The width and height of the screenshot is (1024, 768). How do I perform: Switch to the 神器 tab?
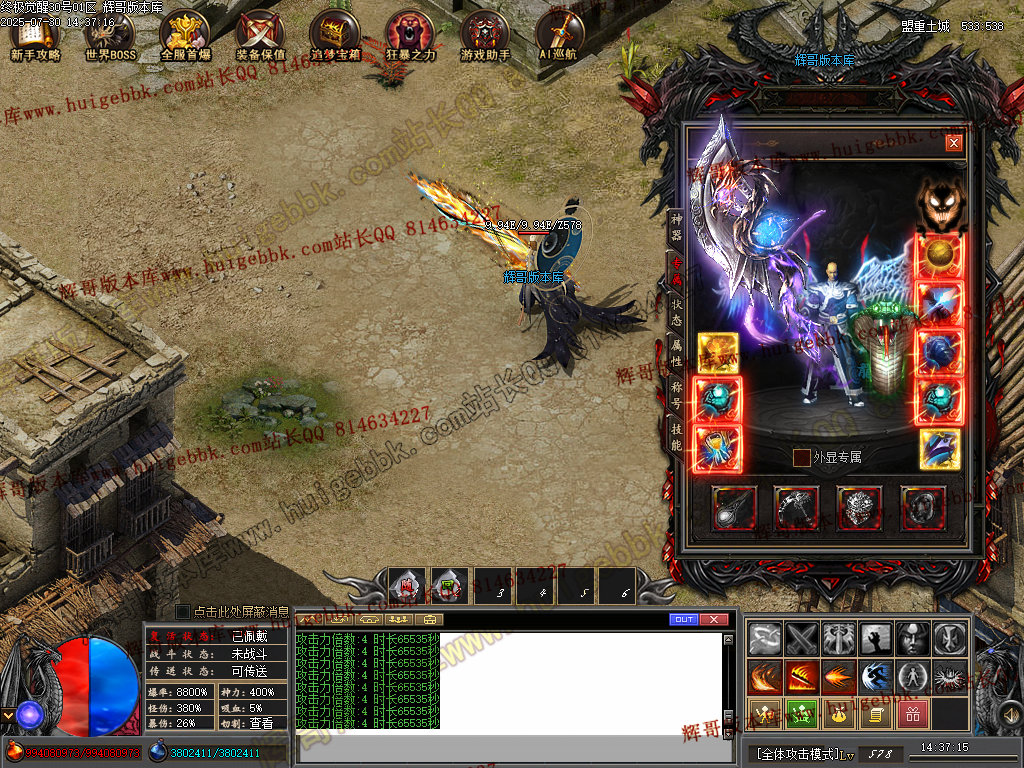click(676, 228)
